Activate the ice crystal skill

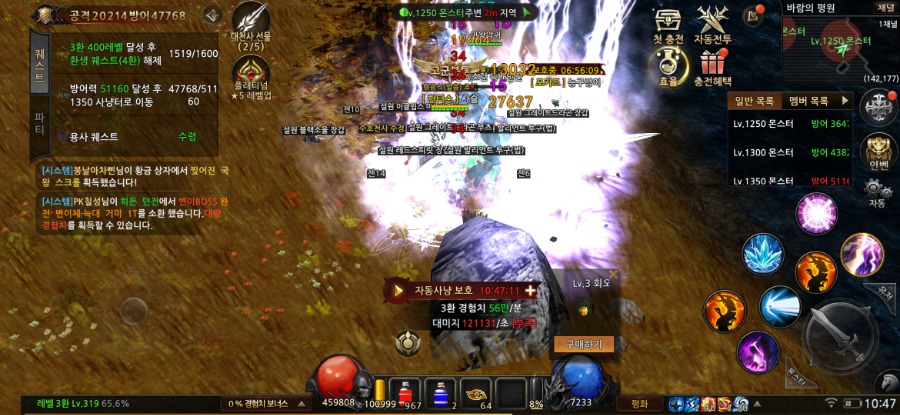(x=763, y=255)
